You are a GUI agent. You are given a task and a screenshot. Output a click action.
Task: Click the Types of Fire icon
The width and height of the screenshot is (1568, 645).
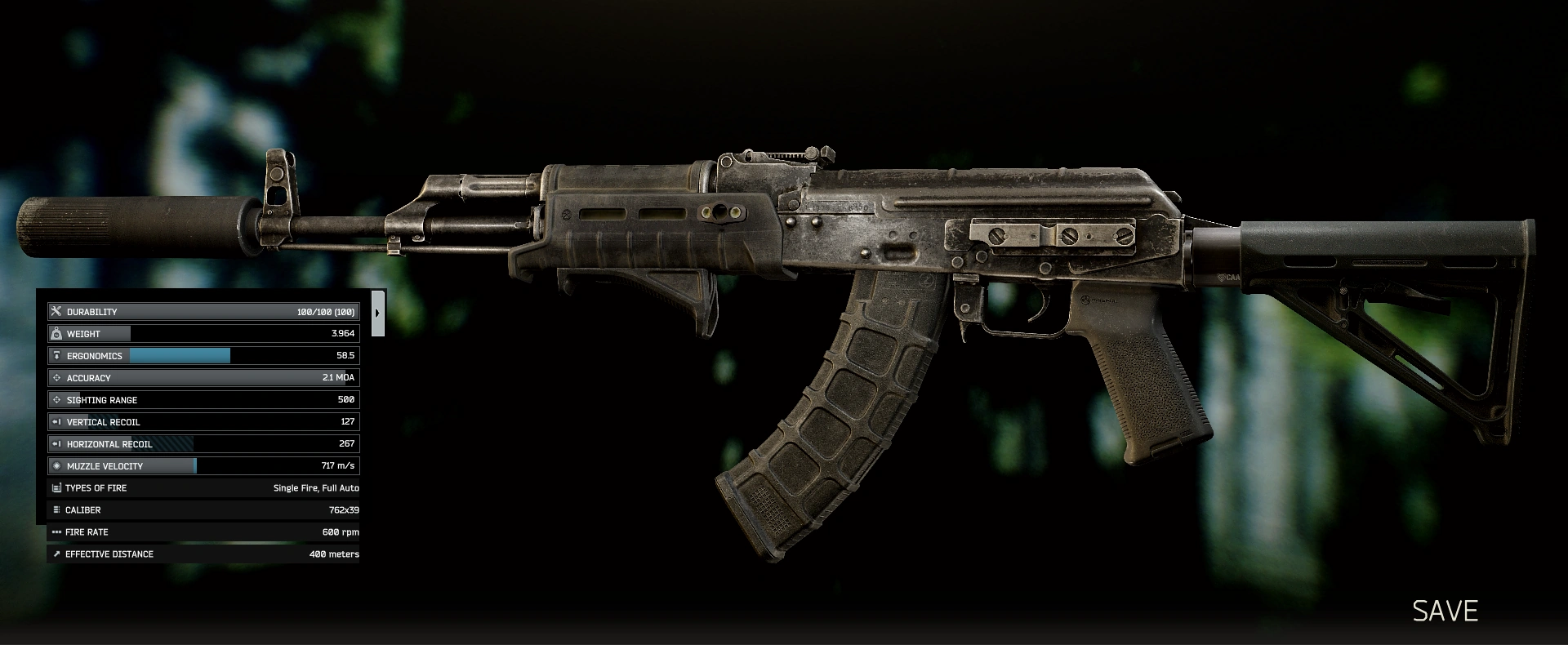56,487
